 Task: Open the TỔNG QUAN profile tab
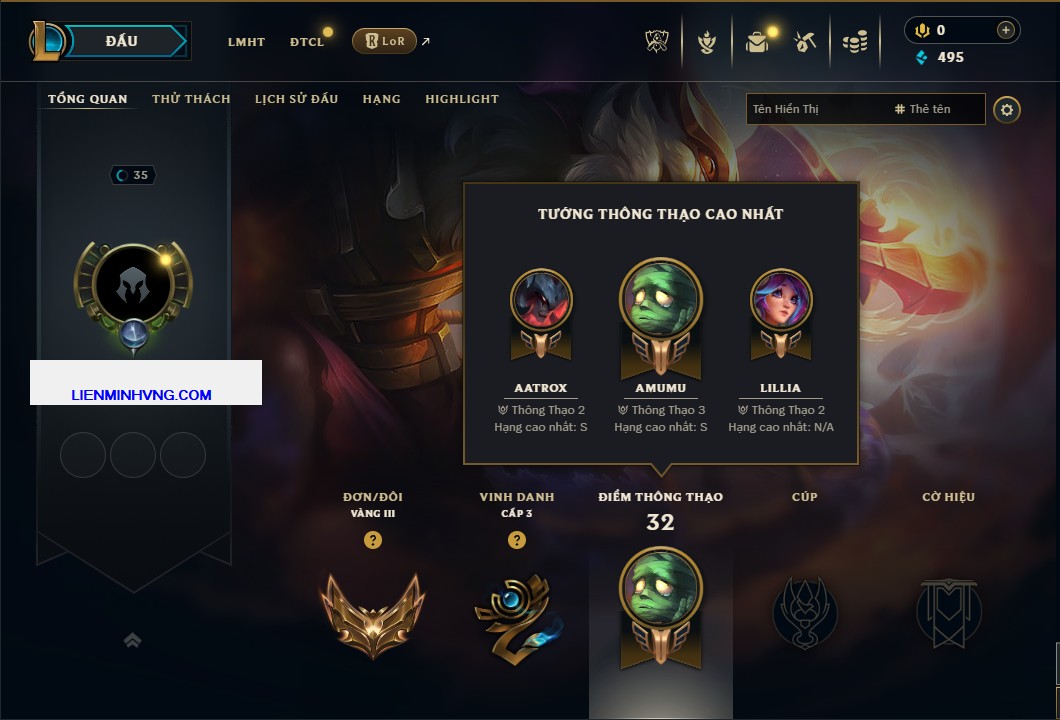88,99
